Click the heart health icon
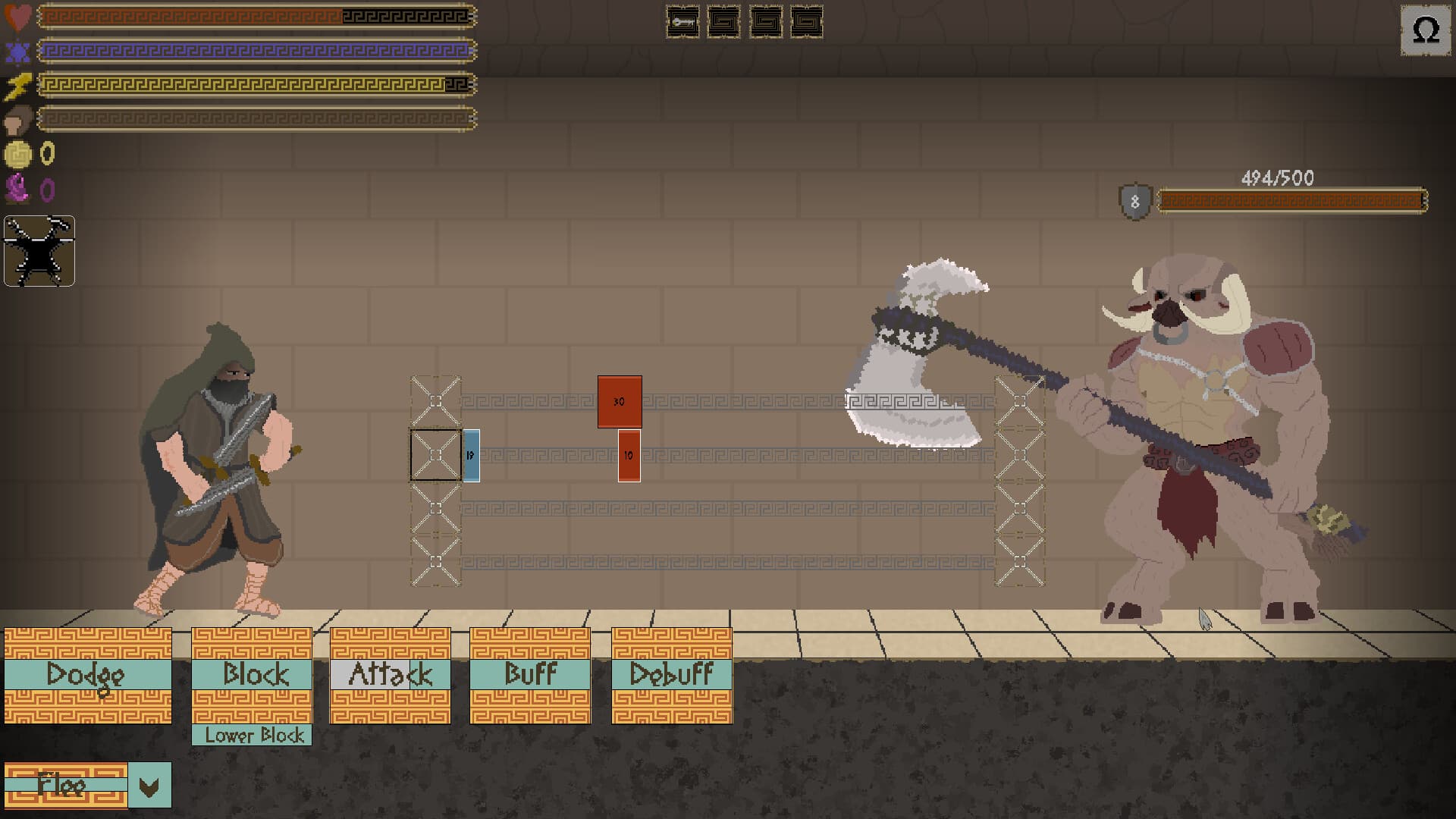The image size is (1456, 819). coord(17,15)
